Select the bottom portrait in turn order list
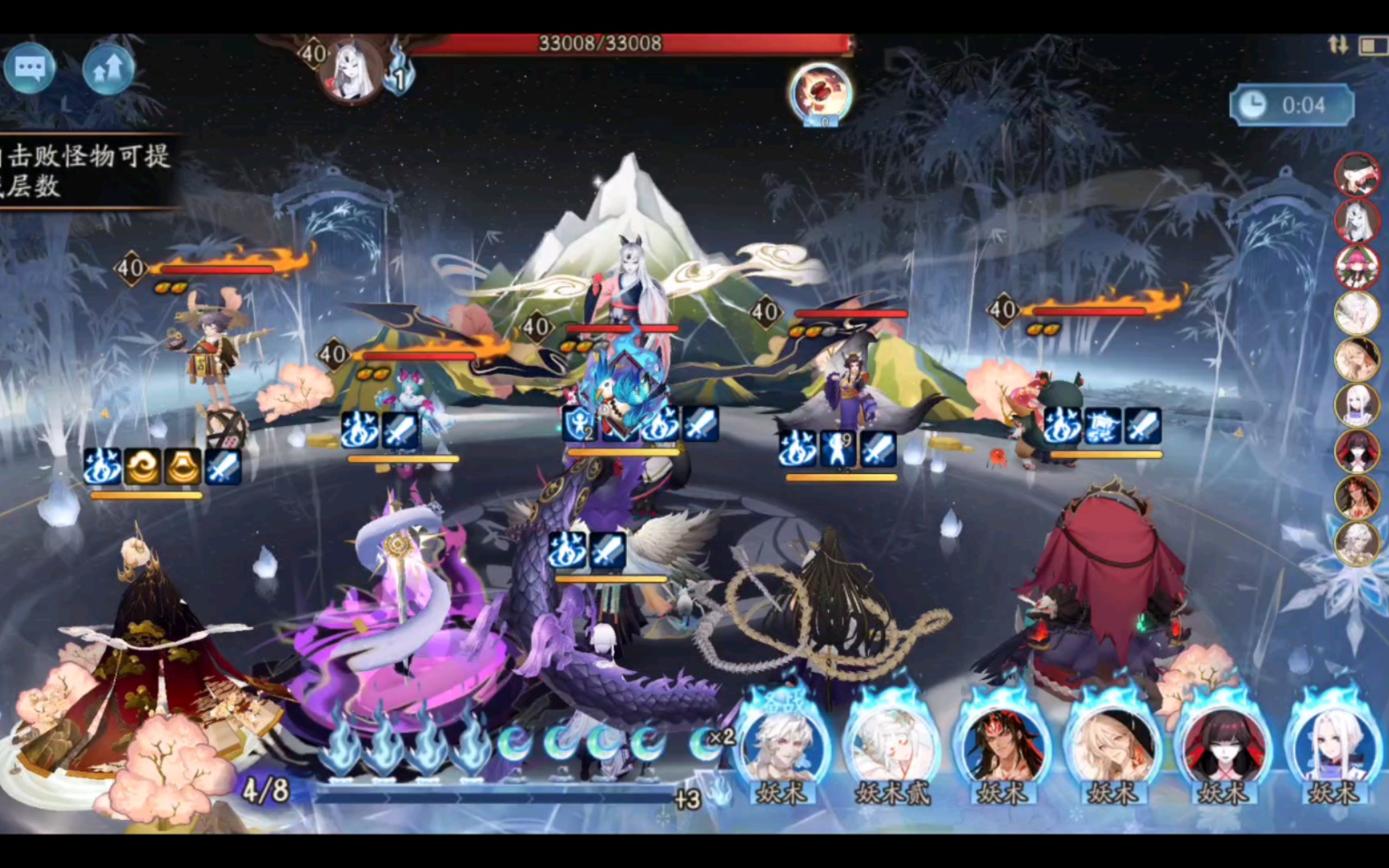 (1357, 542)
